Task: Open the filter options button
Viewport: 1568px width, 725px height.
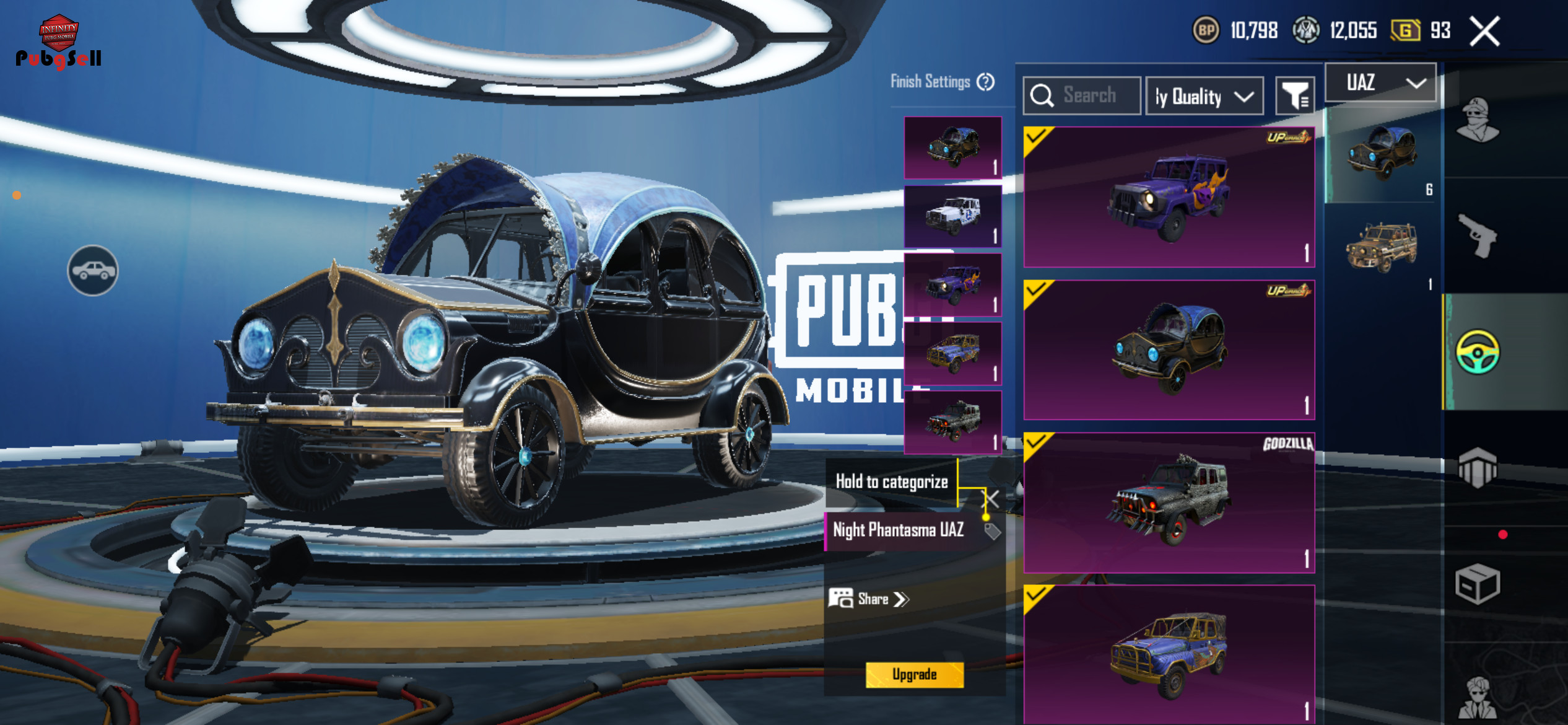Action: click(x=1294, y=96)
